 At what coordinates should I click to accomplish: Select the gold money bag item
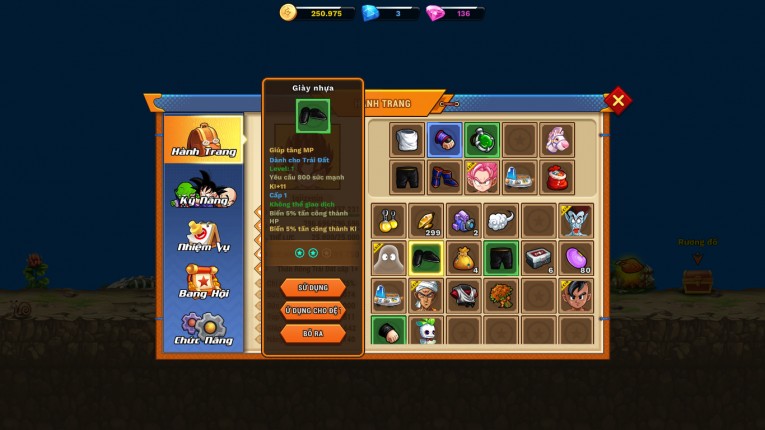tap(463, 258)
